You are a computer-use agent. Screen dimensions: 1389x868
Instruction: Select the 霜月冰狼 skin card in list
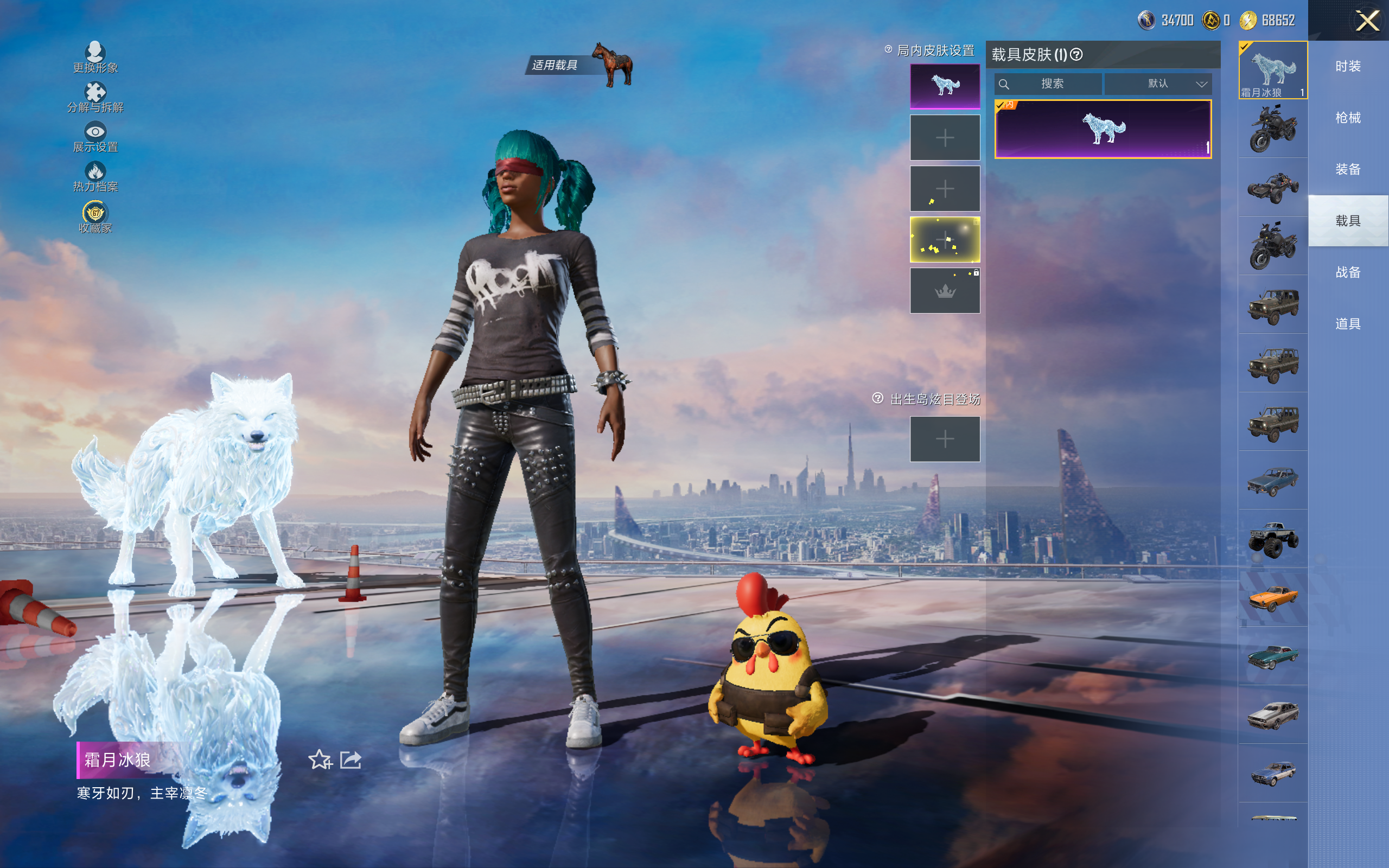click(x=1103, y=129)
